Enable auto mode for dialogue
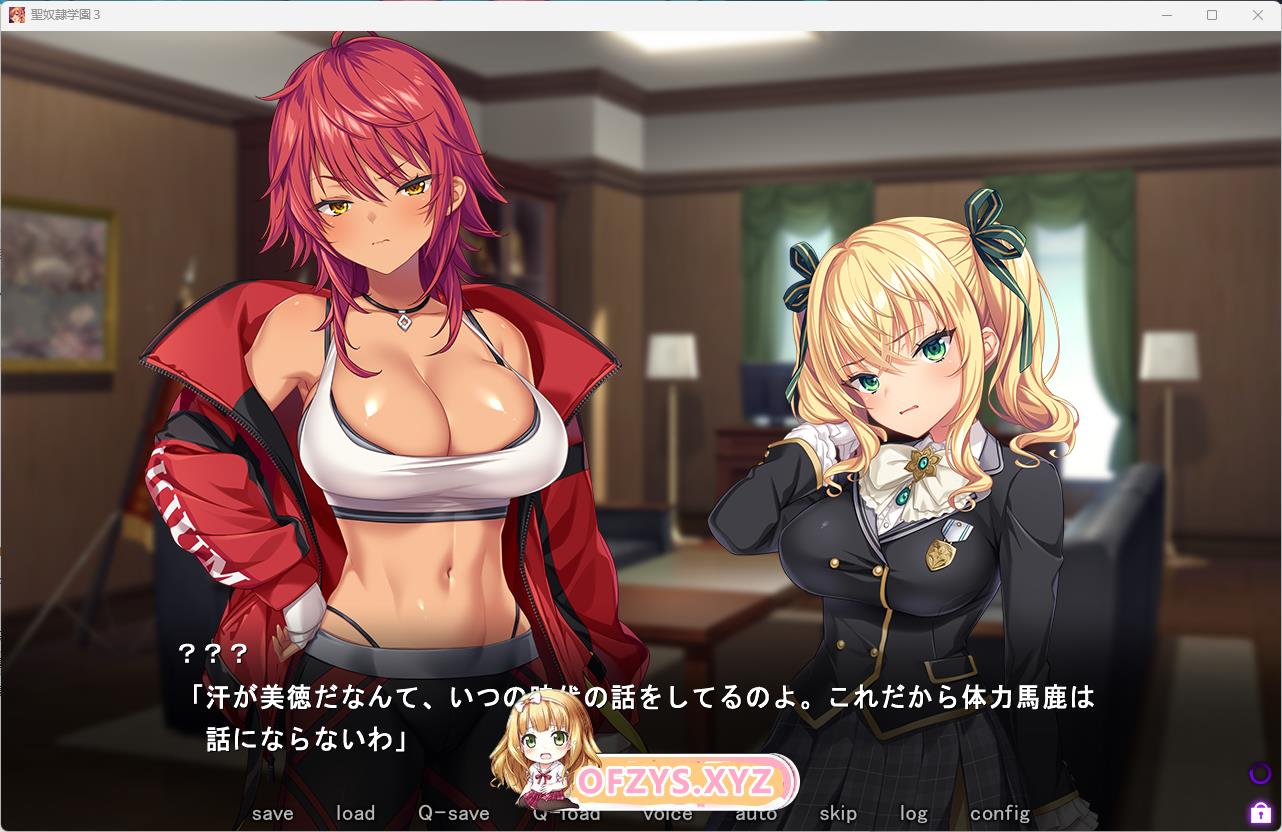Screen dimensions: 1282x832 pos(756,814)
